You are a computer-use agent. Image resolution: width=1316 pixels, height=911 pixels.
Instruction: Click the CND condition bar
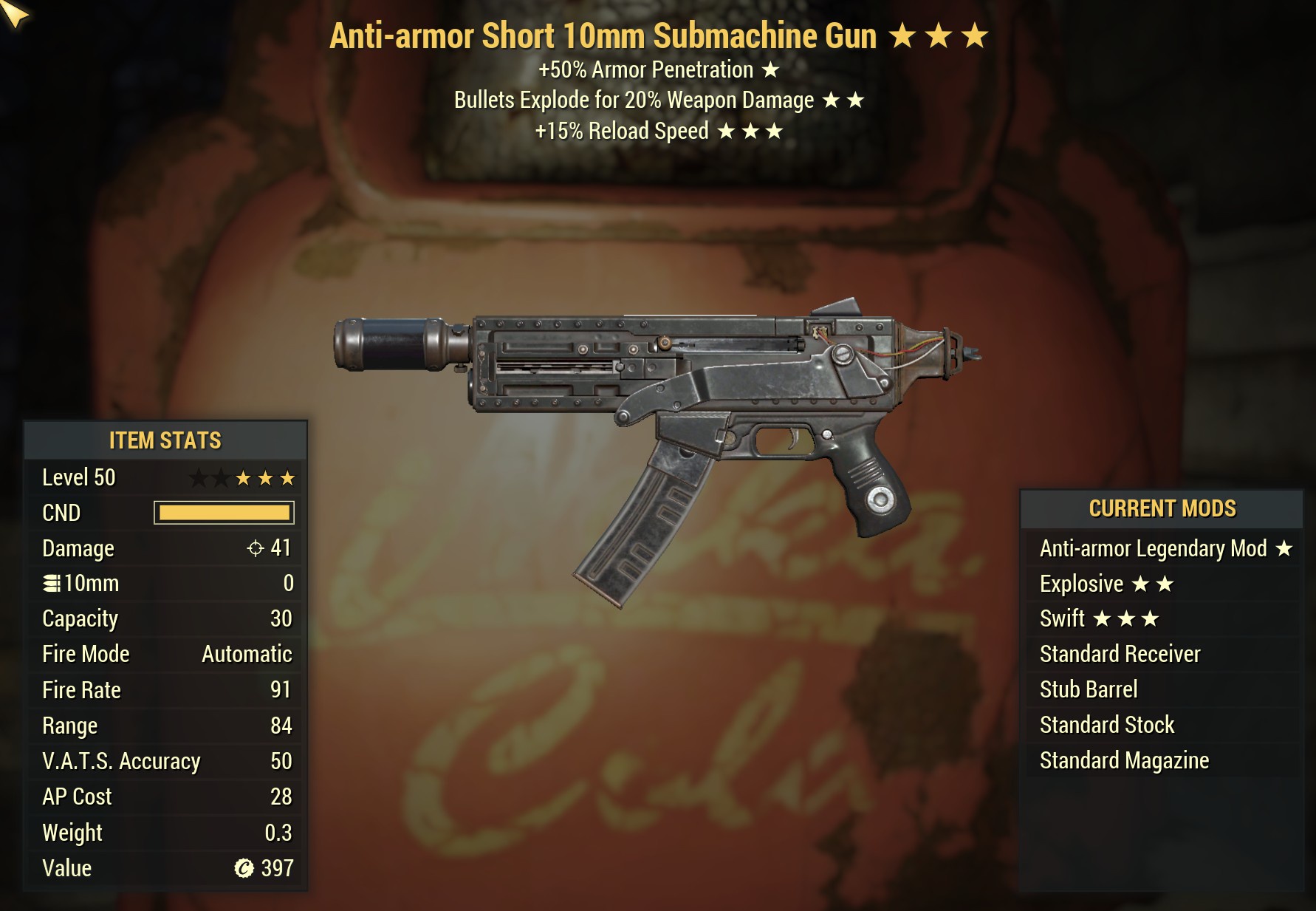tap(223, 512)
